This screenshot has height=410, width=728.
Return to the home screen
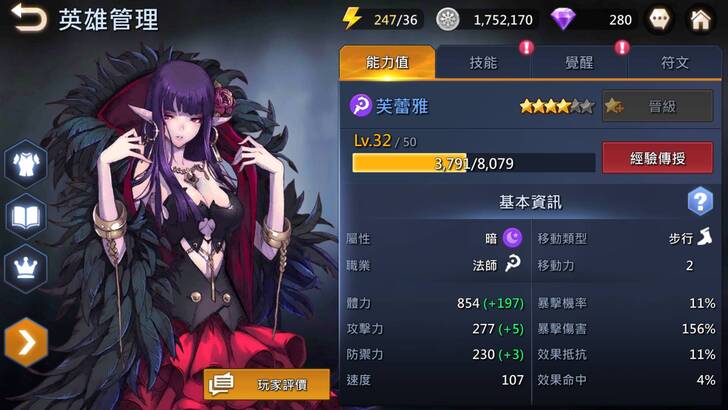click(x=703, y=19)
